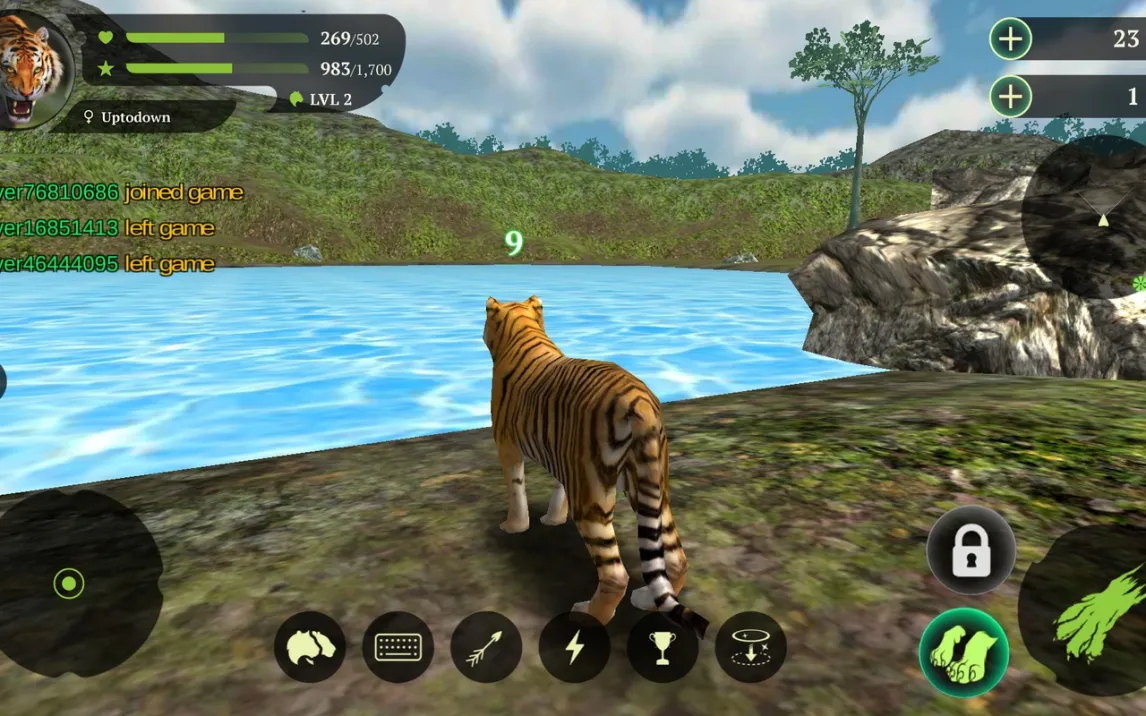Open the tiger heads pack menu
Viewport: 1146px width, 716px height.
click(310, 647)
